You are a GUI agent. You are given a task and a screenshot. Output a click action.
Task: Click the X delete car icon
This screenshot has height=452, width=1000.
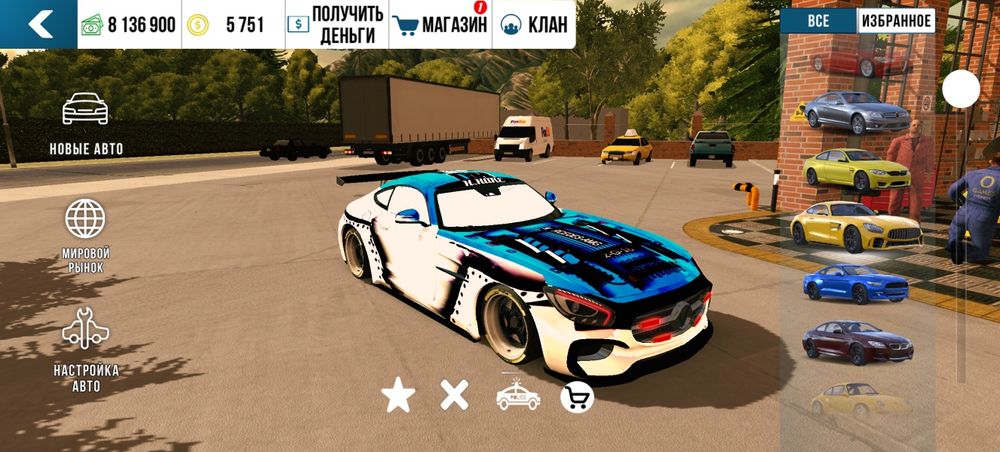455,396
